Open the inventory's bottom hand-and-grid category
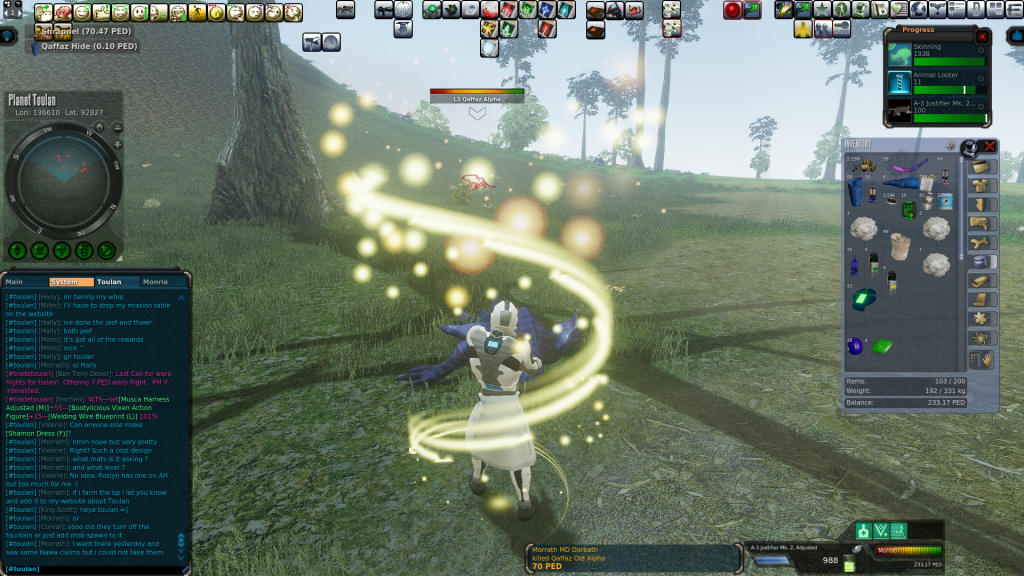The width and height of the screenshot is (1024, 576). pos(981,359)
